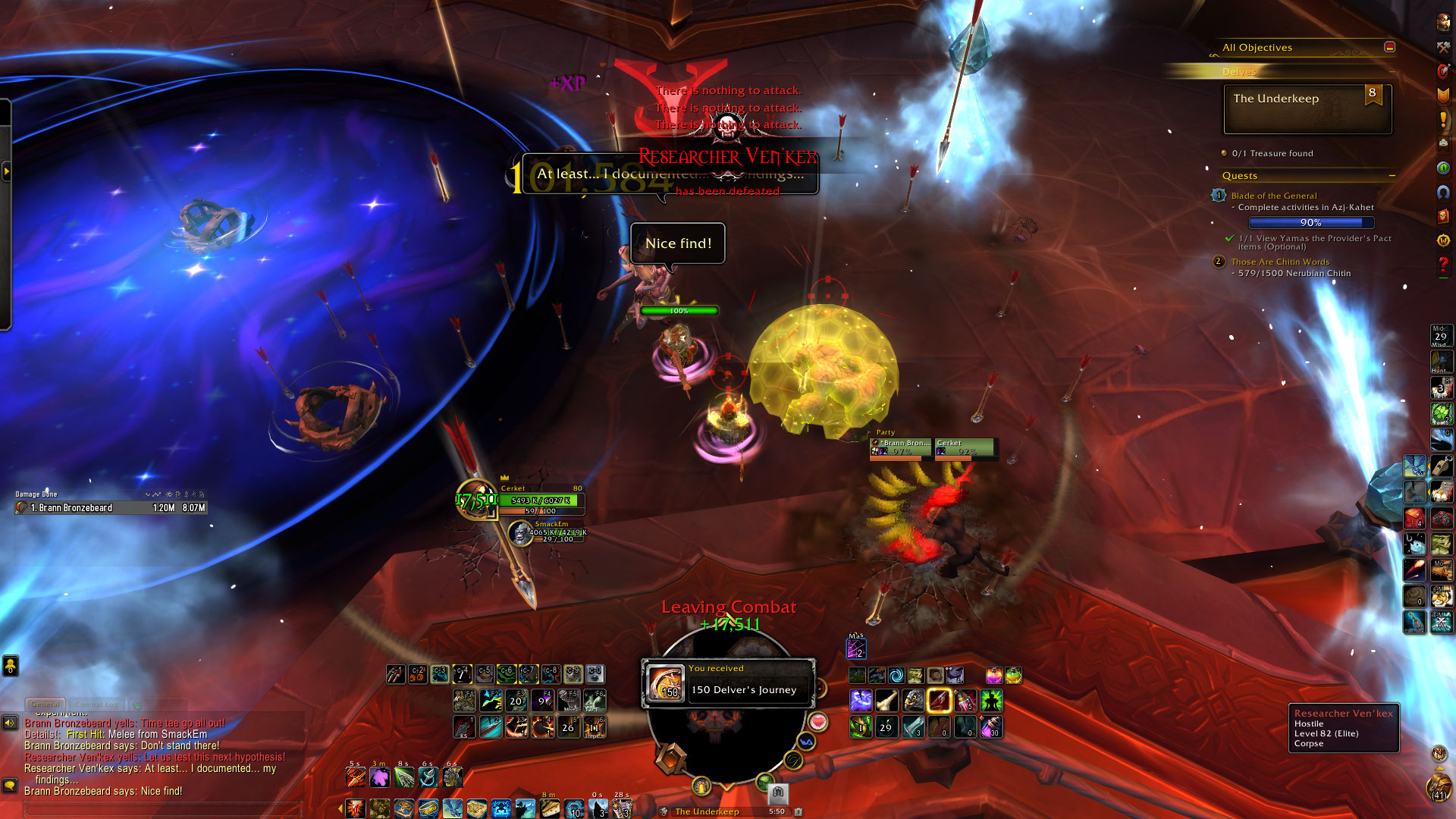Click the heart button on minimap edge
The image size is (1456, 819).
coord(817,720)
